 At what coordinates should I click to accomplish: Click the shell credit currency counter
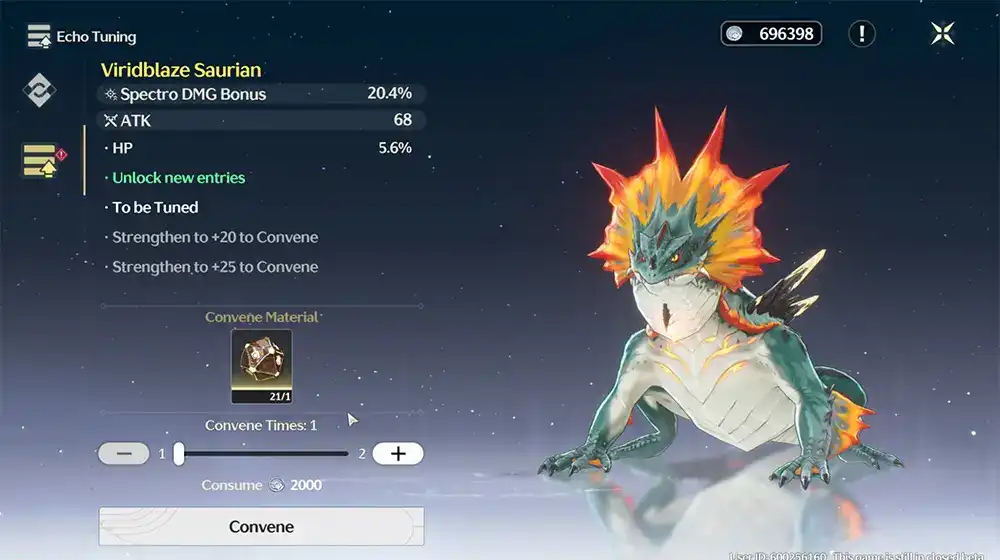tap(771, 34)
